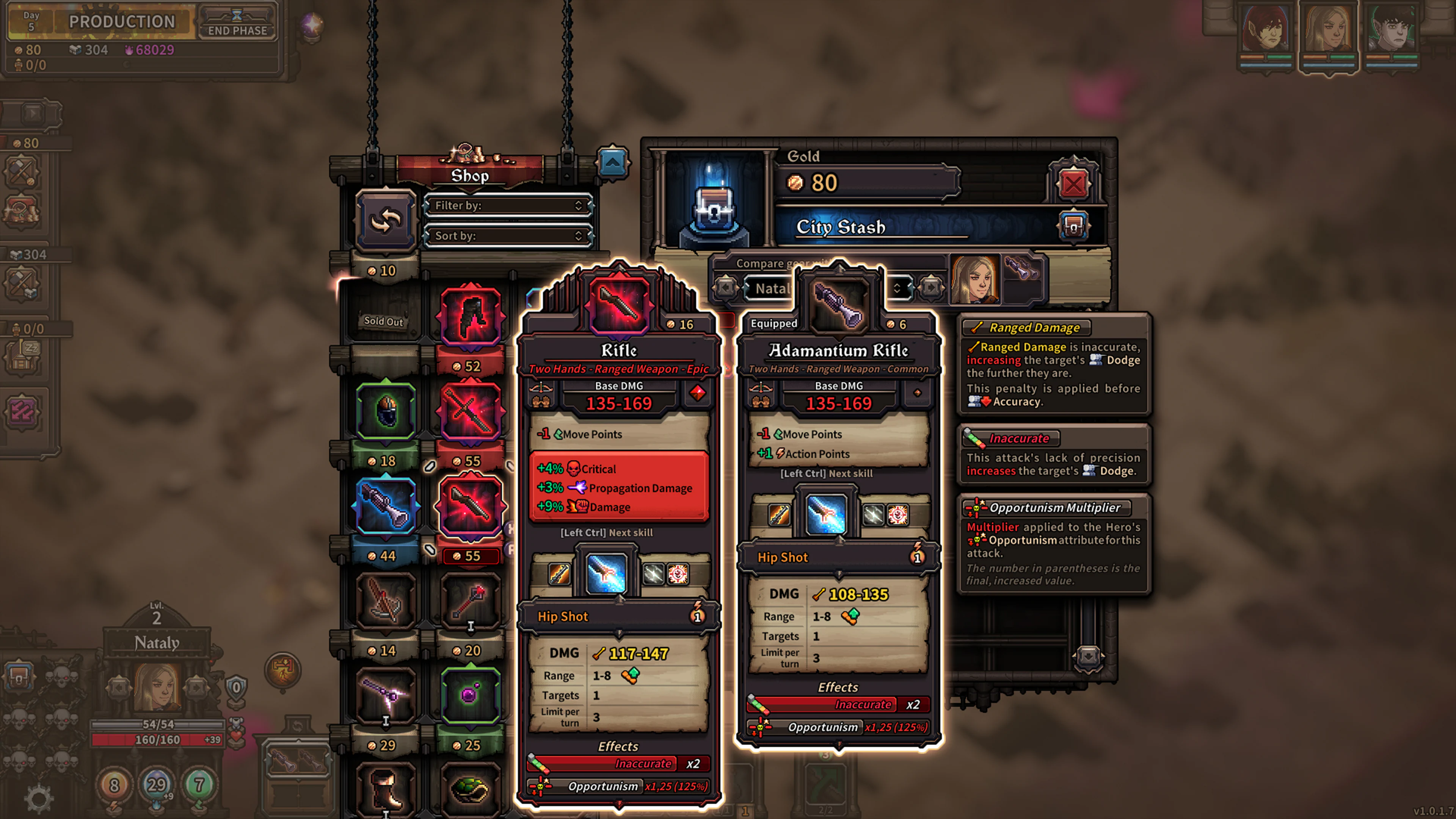Click the green potion item priced 20
This screenshot has height=819, width=1456.
[x=471, y=695]
